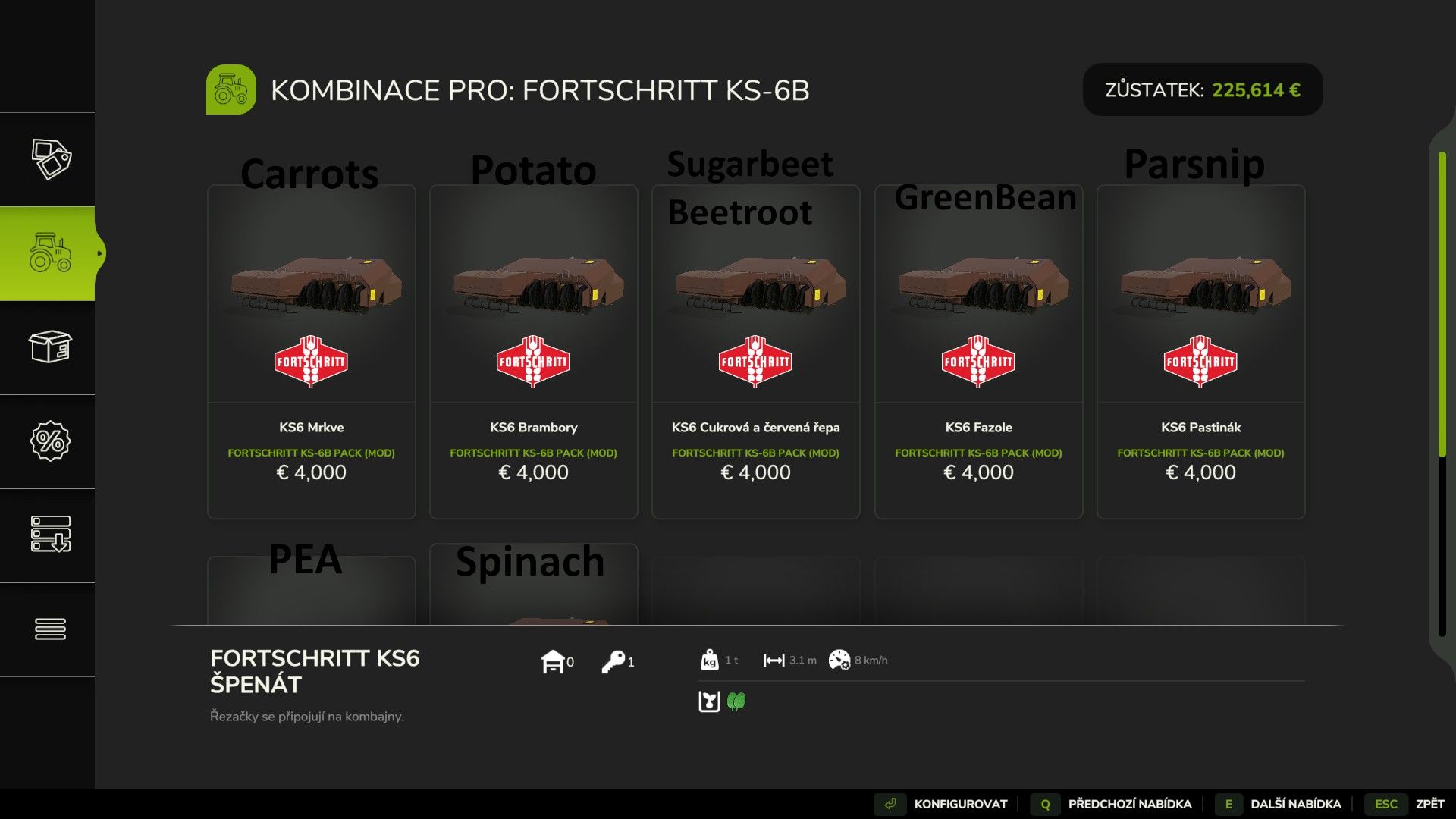Open the cardboard box objects category

pos(50,347)
